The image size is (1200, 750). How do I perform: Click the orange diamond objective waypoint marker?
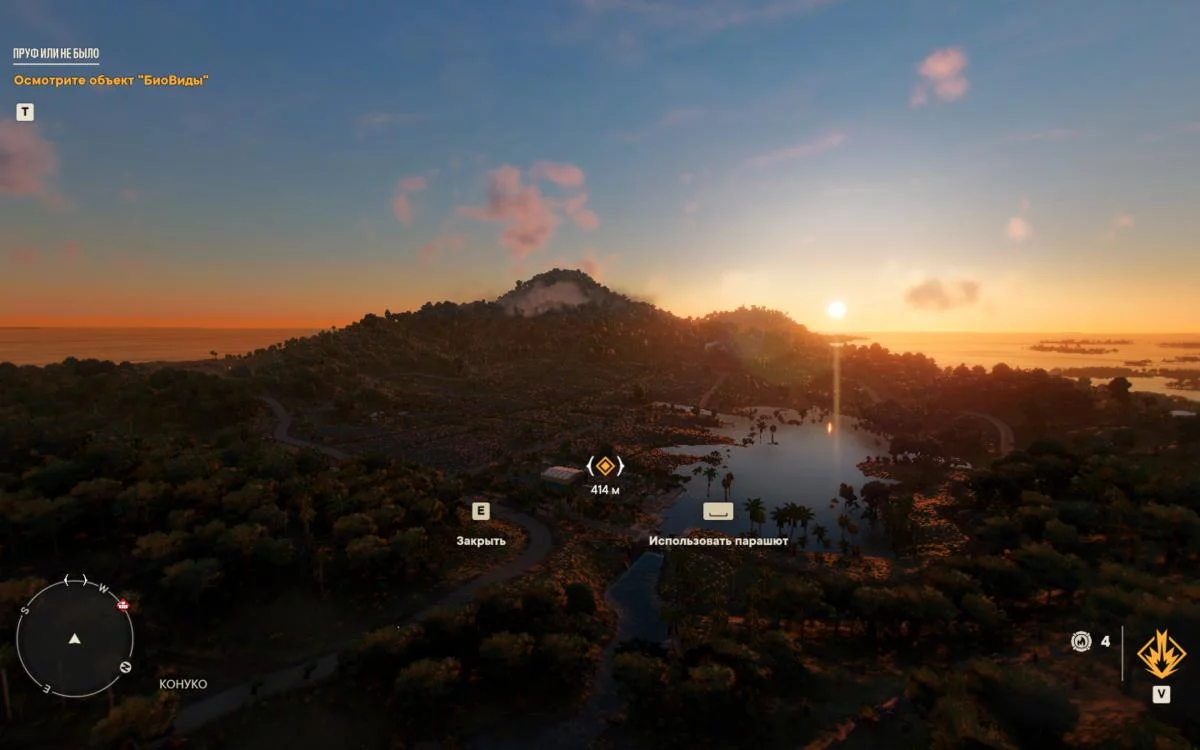point(605,466)
